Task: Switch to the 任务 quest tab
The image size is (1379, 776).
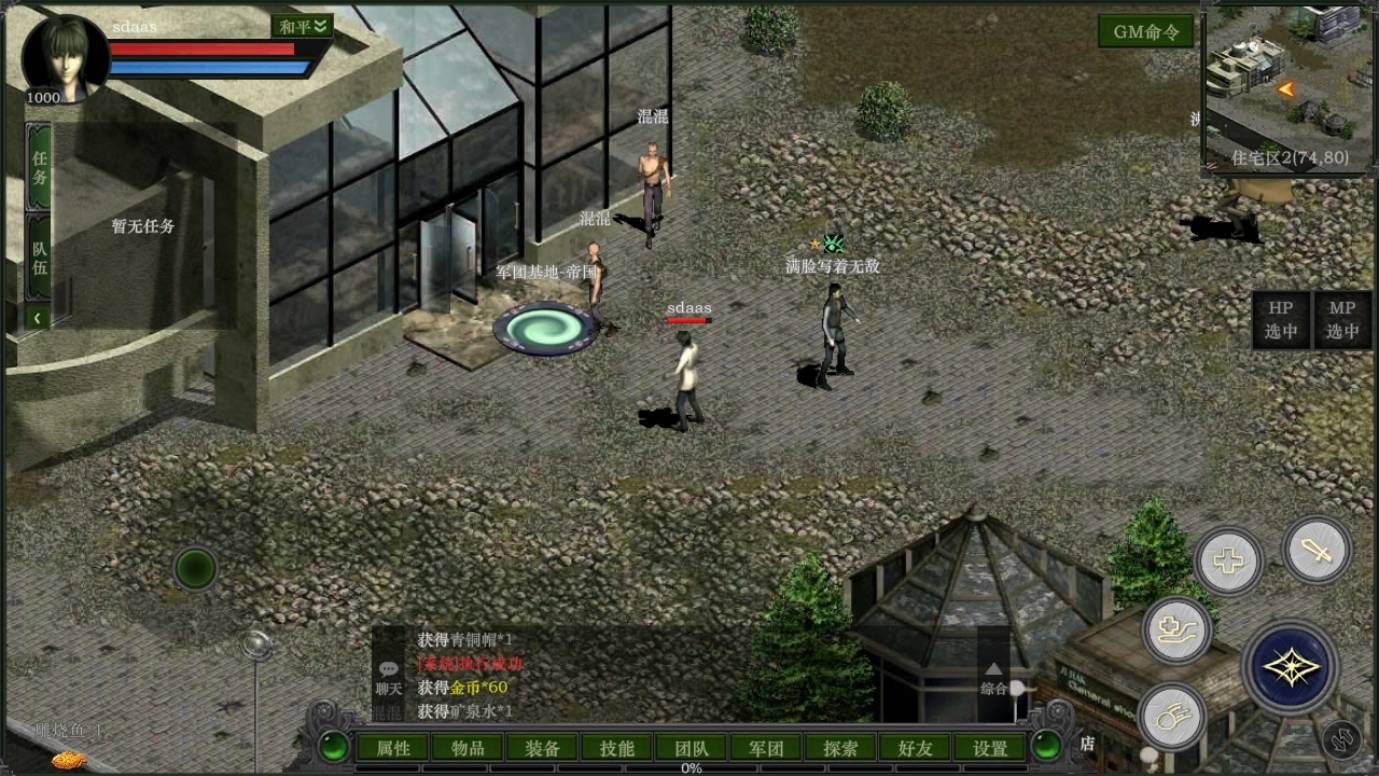Action: [x=39, y=167]
